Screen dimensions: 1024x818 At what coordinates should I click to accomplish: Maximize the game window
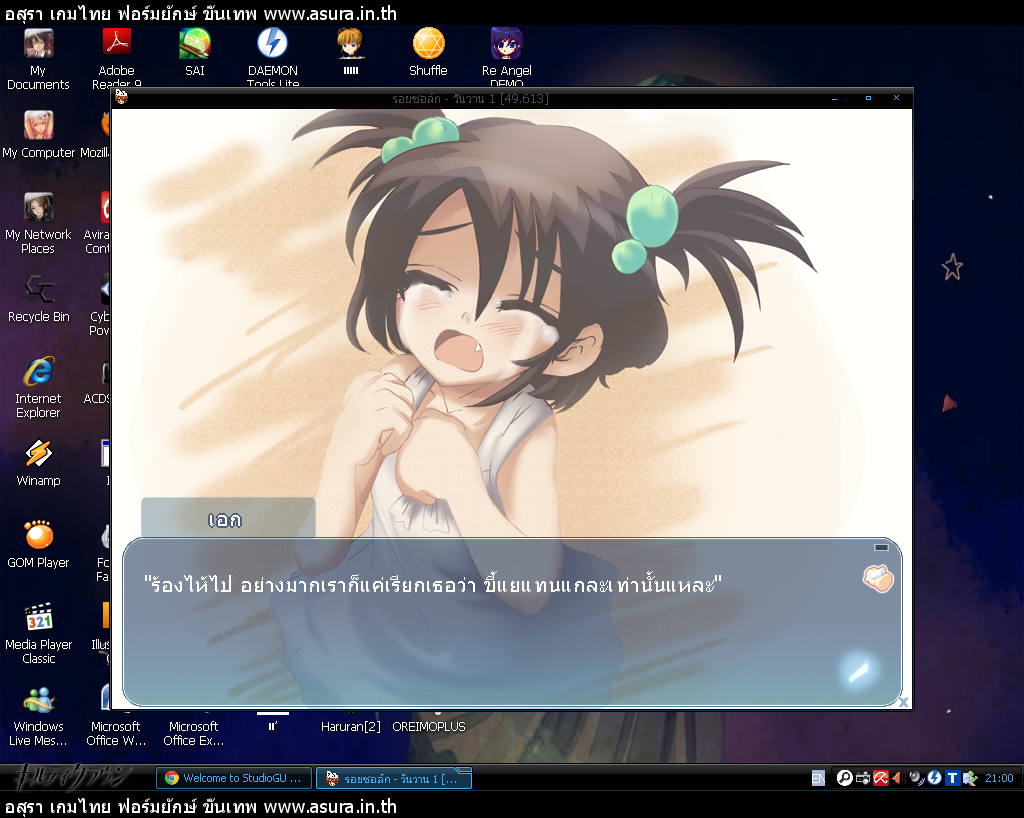point(868,98)
